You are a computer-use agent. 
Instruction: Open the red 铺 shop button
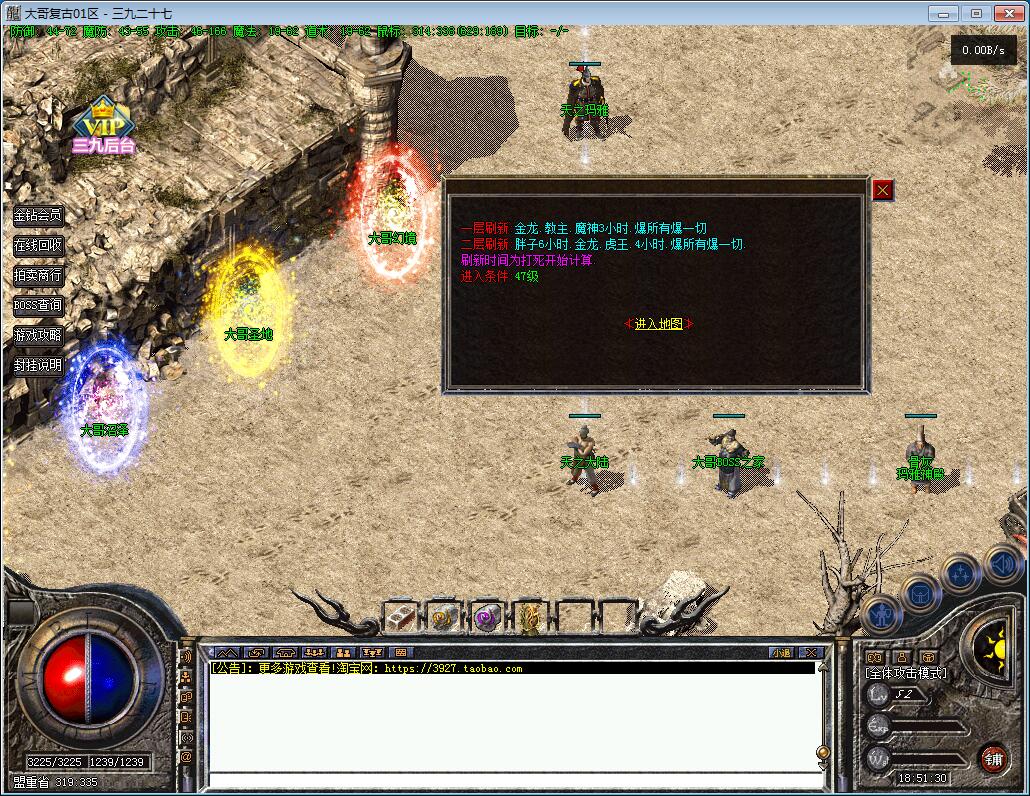[993, 758]
